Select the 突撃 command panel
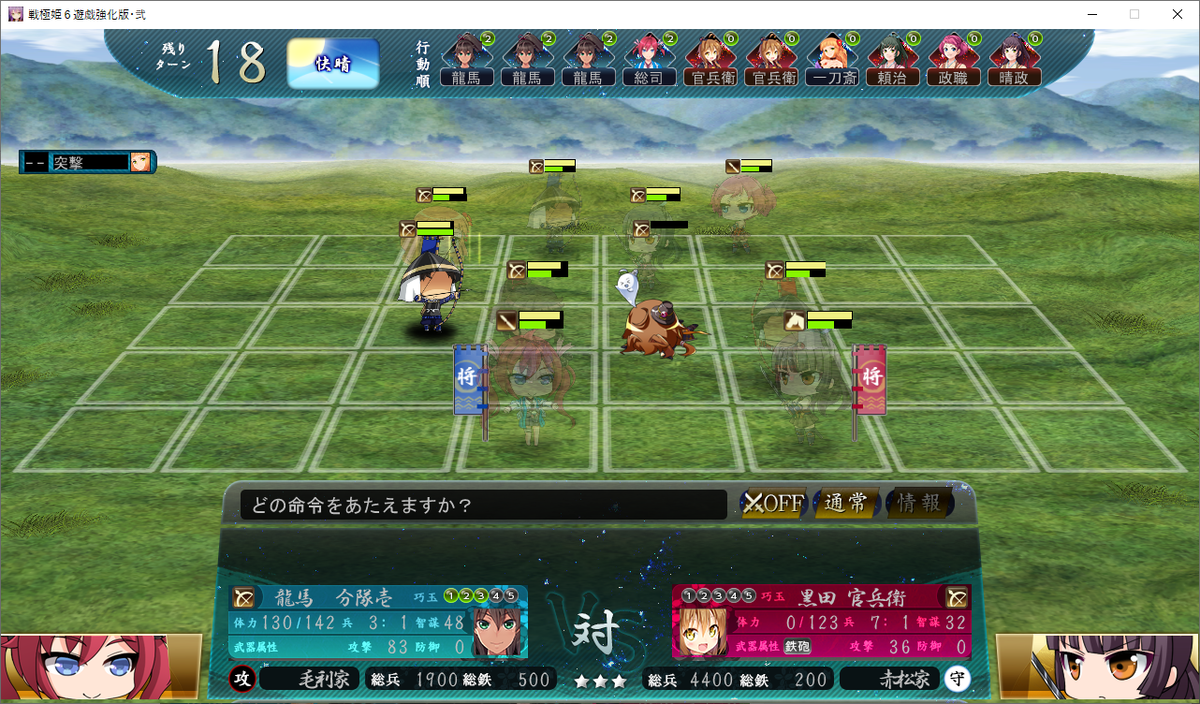This screenshot has width=1200, height=704. [86, 162]
